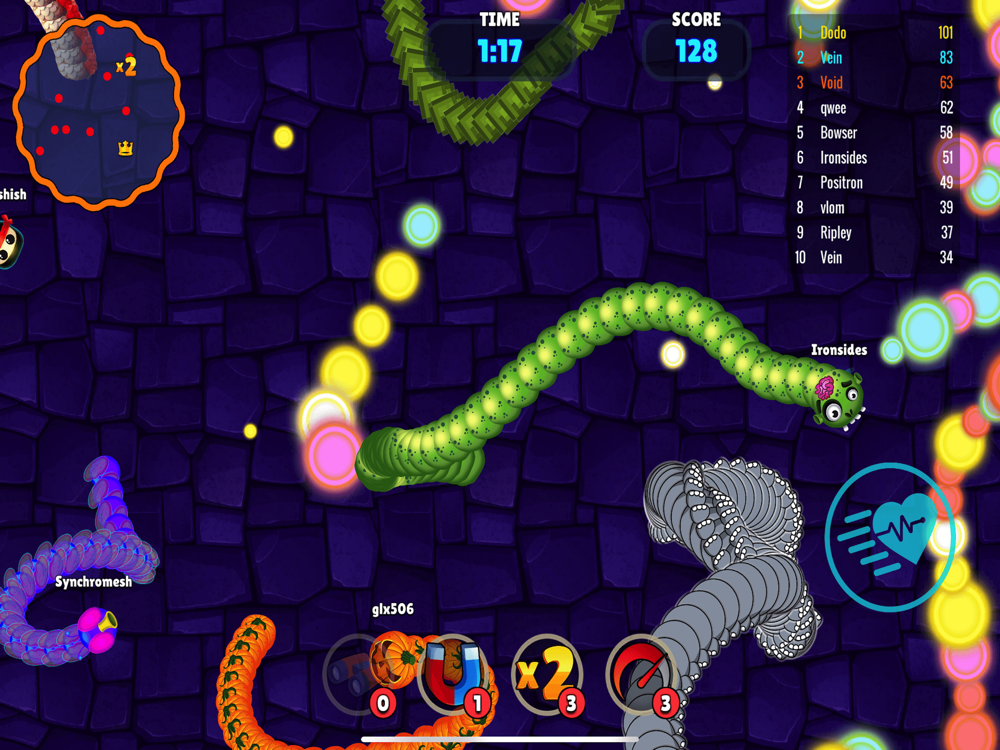1000x750 pixels.
Task: Pick the Bowser leaderboard entry
Action: point(874,133)
